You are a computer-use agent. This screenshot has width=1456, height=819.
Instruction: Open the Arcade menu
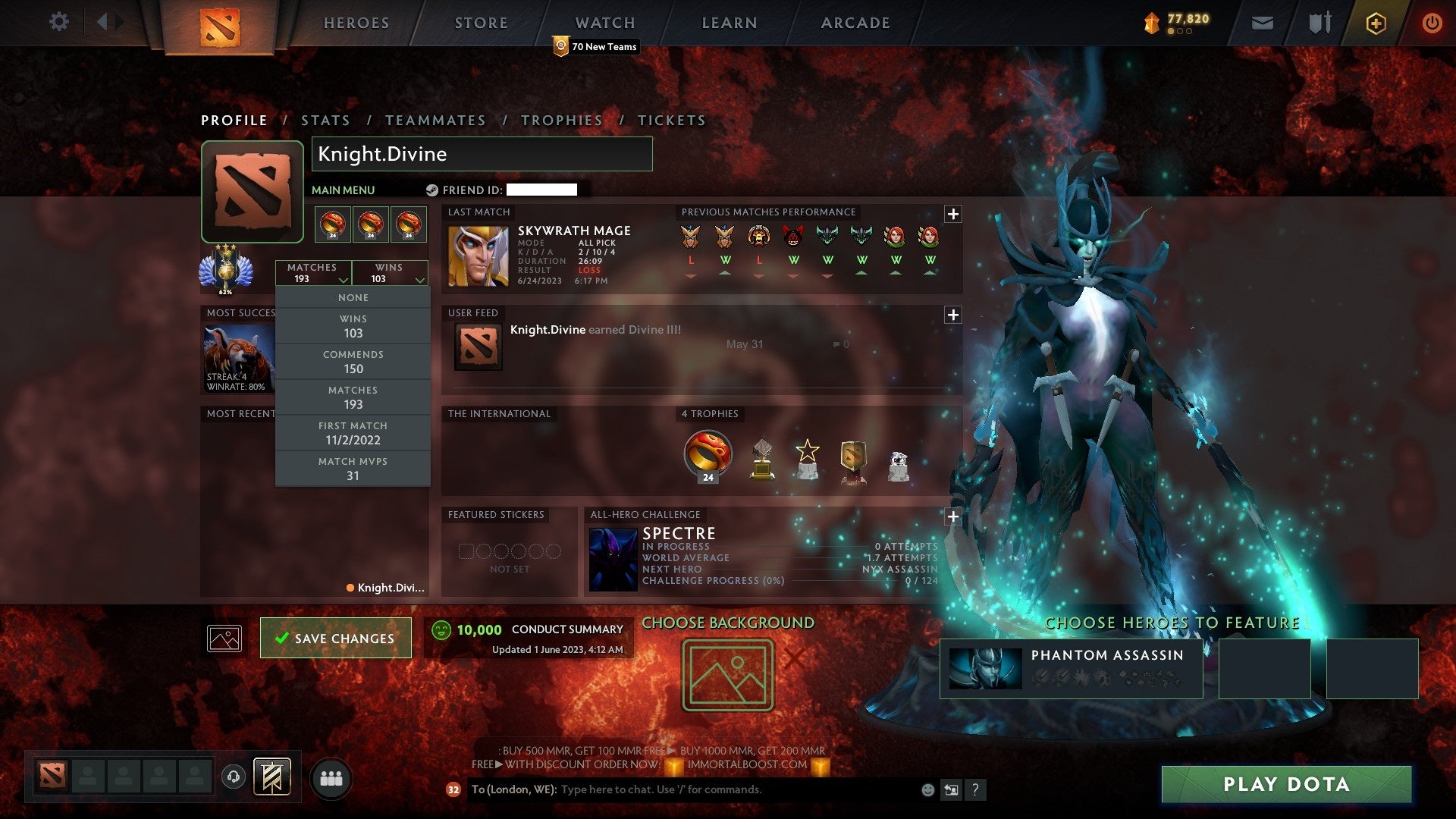(x=855, y=23)
